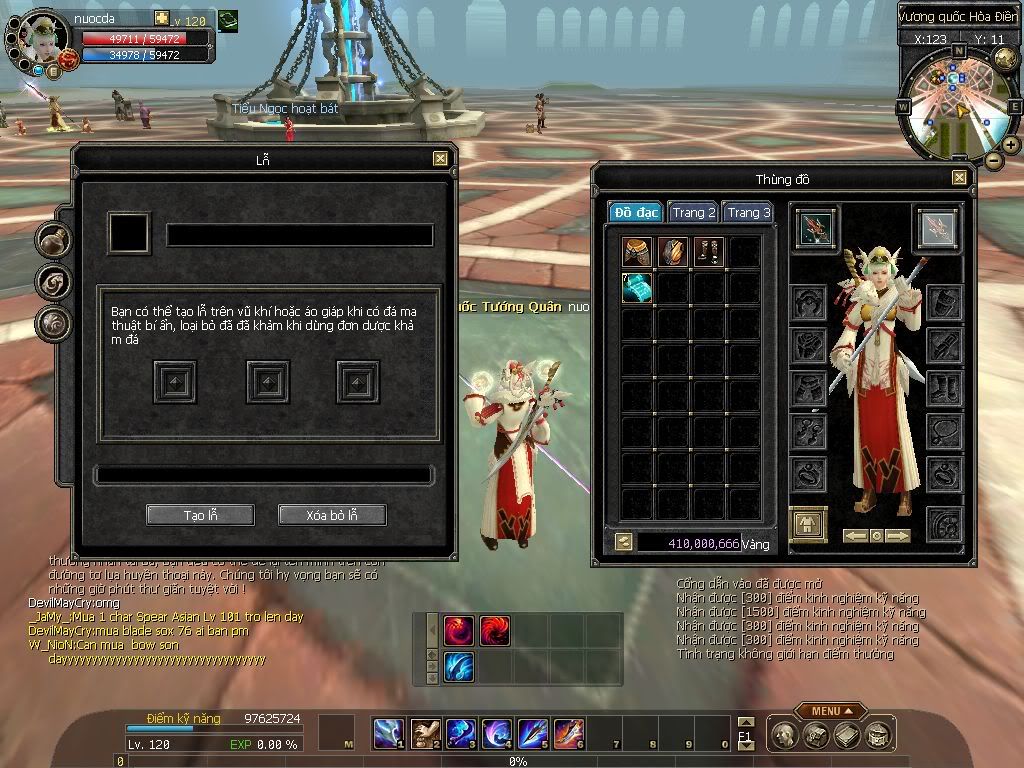Switch to the Trang 2 inventory tab
The width and height of the screenshot is (1024, 768).
(694, 213)
